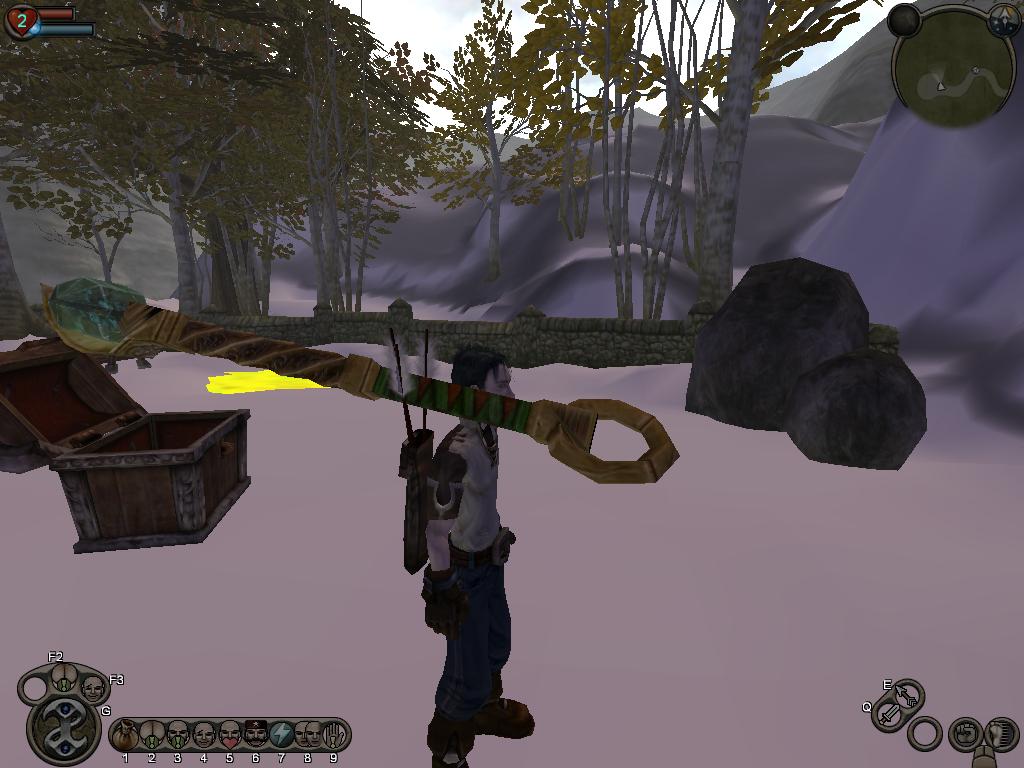Select the brown sack in hotbar slot 1
This screenshot has width=1024, height=768.
(125, 736)
